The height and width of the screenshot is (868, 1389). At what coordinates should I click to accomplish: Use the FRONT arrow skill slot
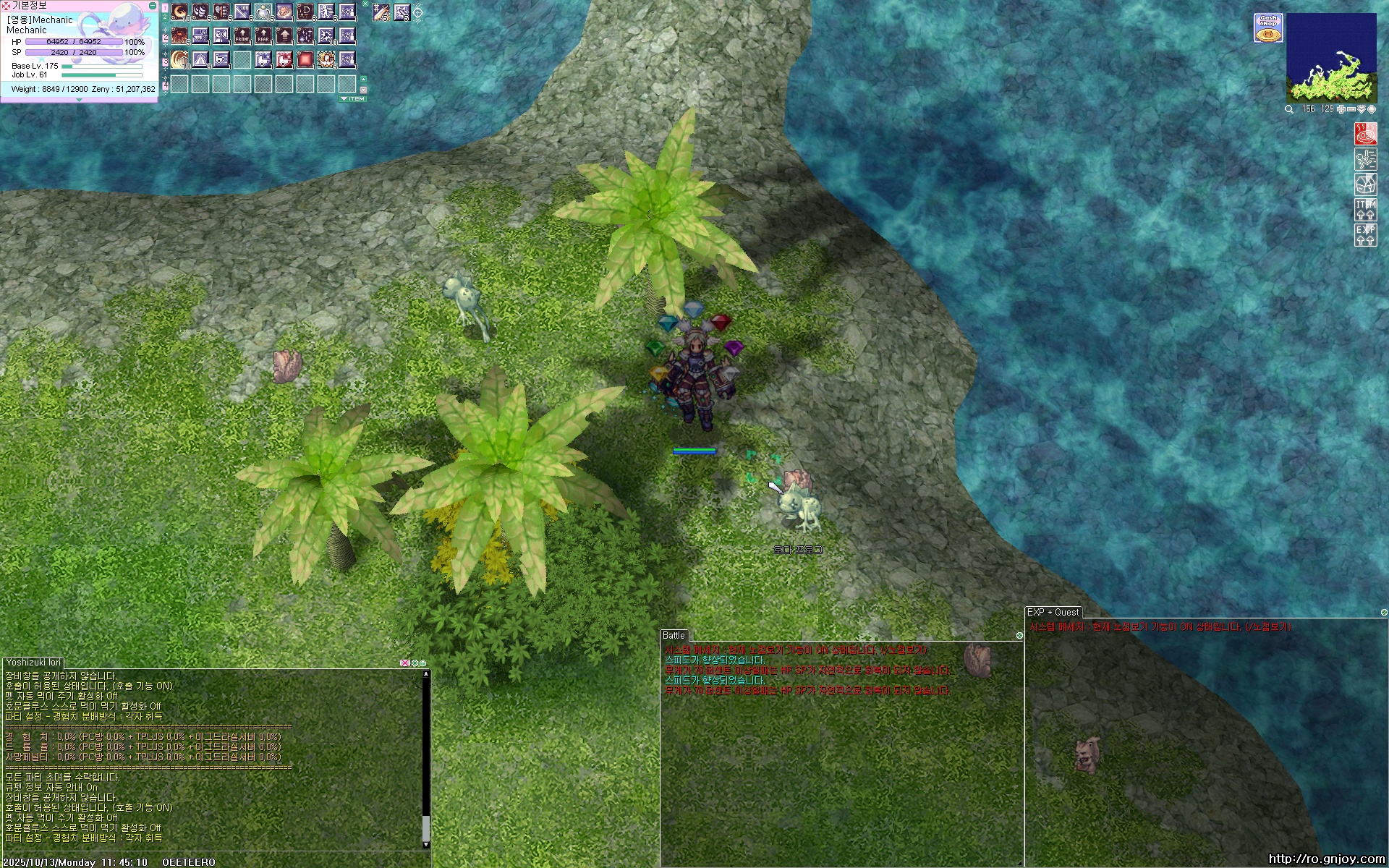point(242,35)
